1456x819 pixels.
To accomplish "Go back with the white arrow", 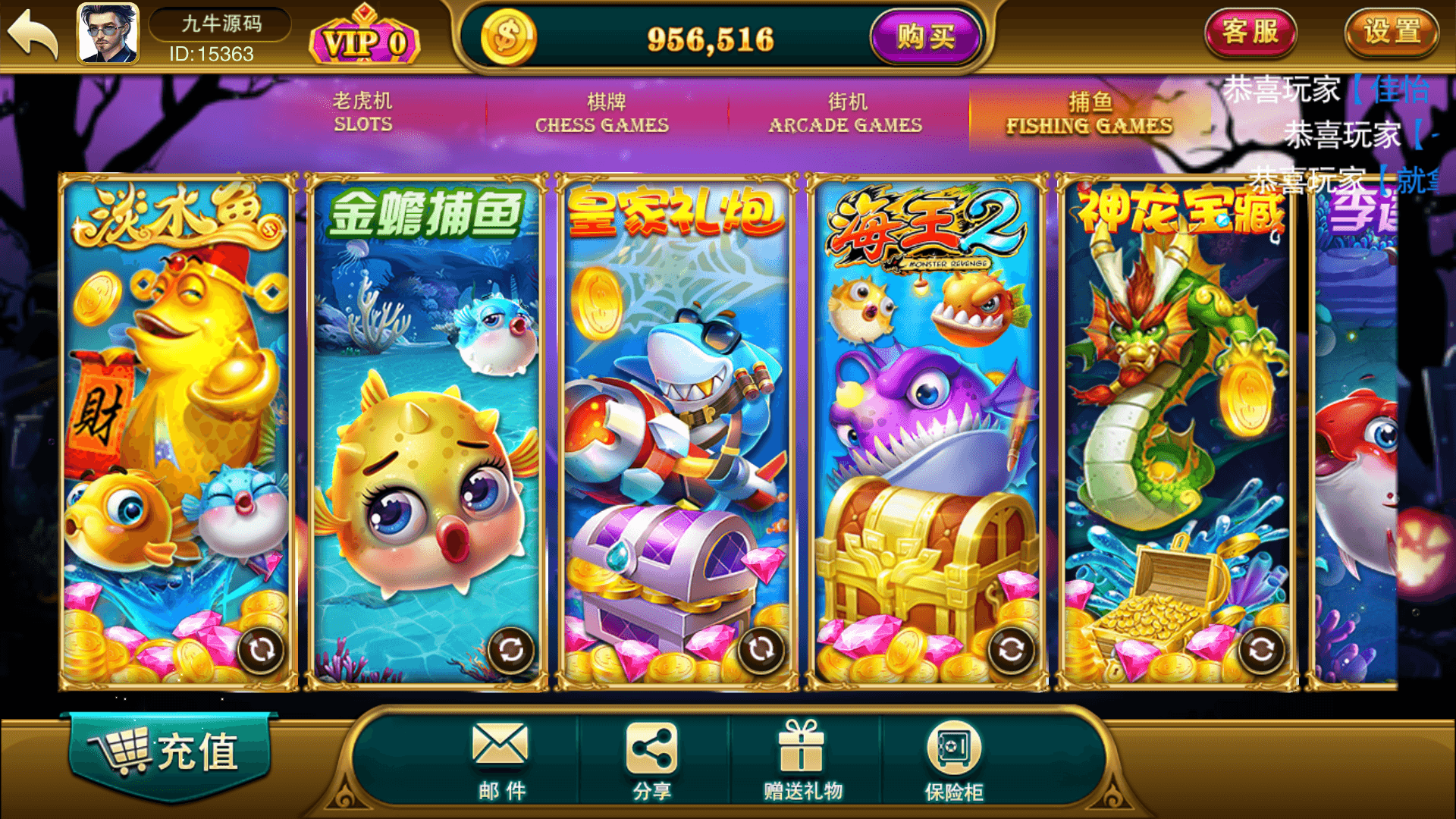I will tap(33, 35).
